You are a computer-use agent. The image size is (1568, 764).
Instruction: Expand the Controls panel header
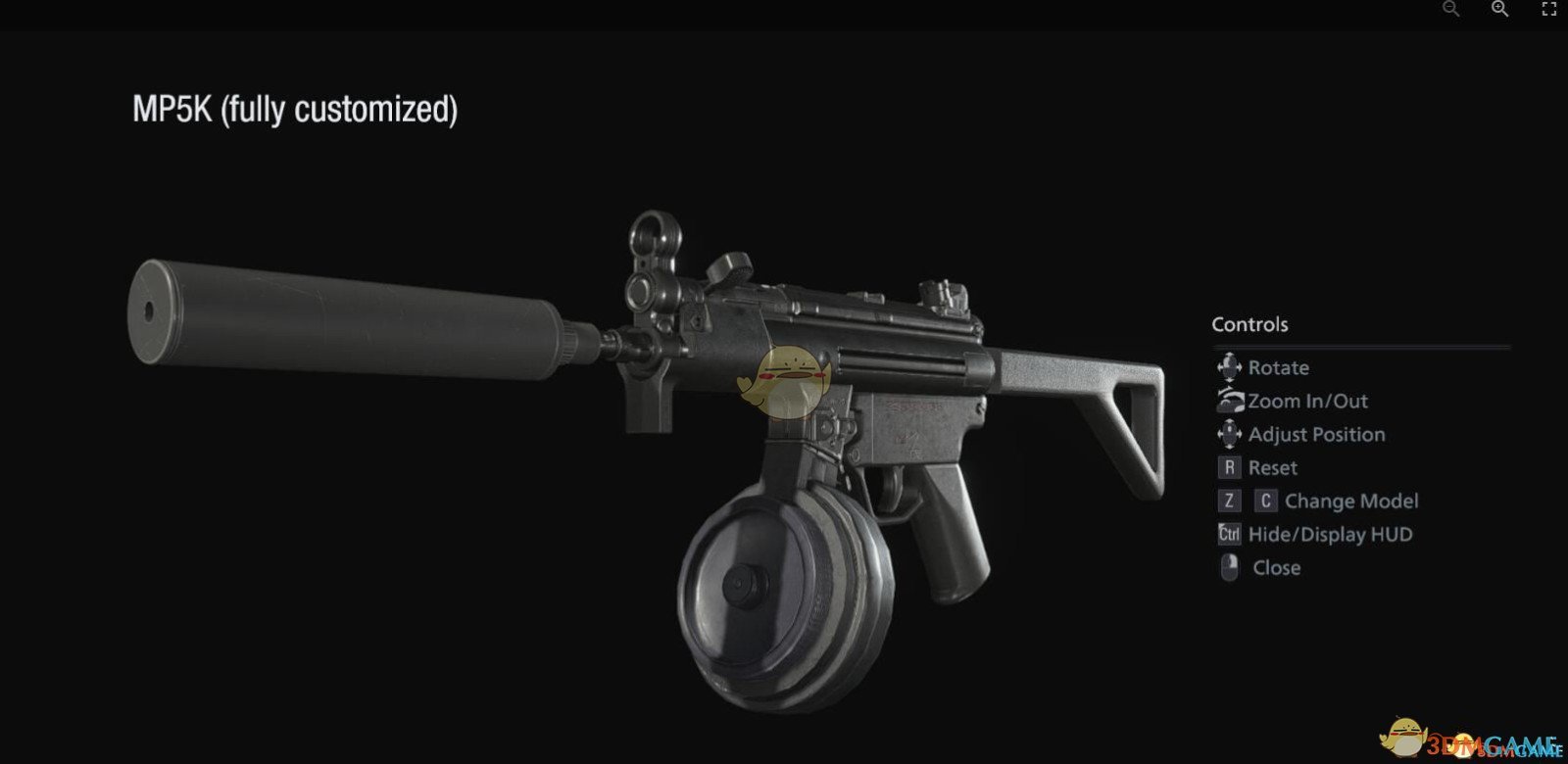pos(1250,324)
